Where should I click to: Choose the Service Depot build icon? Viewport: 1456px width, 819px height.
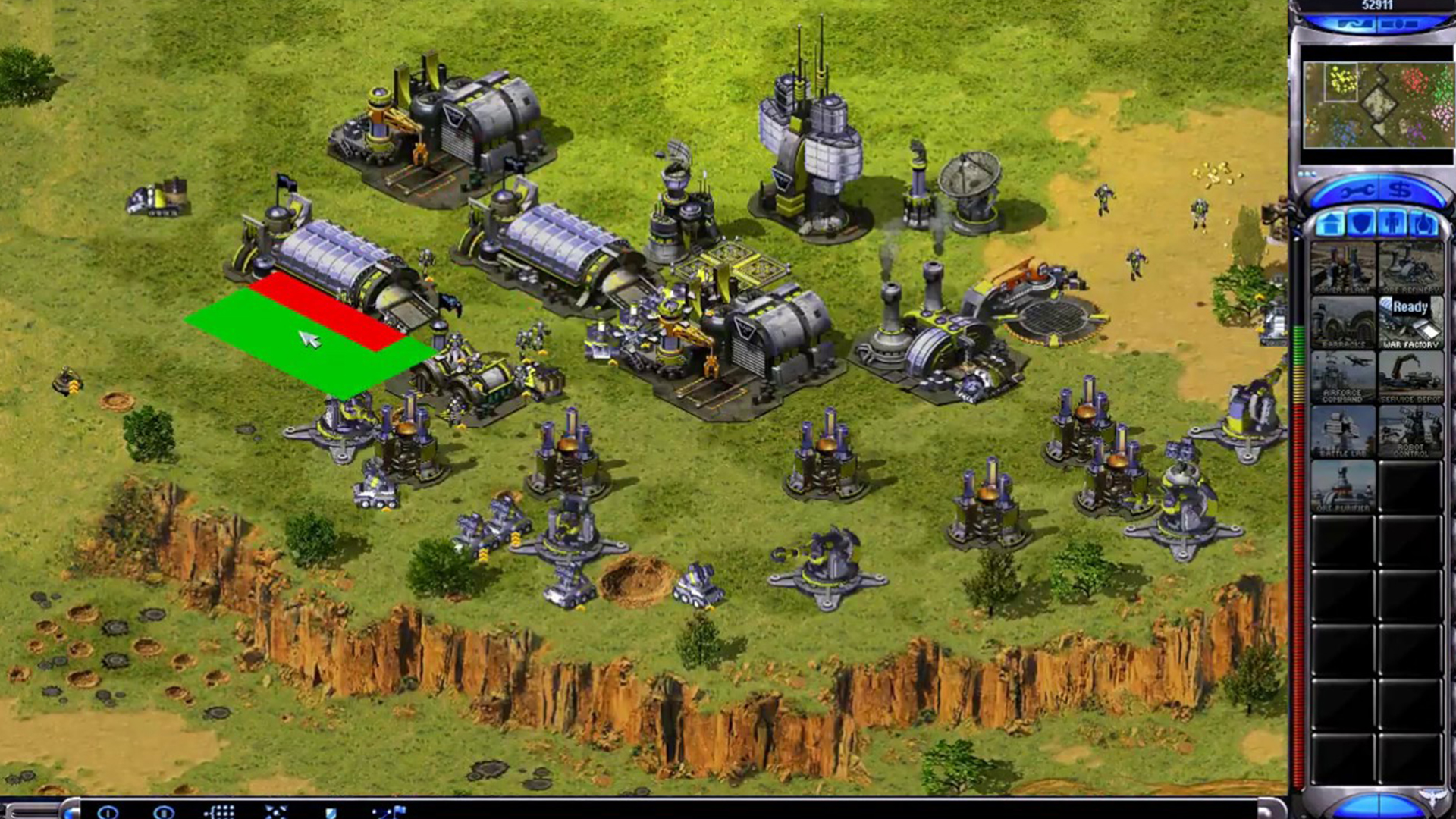[1410, 378]
